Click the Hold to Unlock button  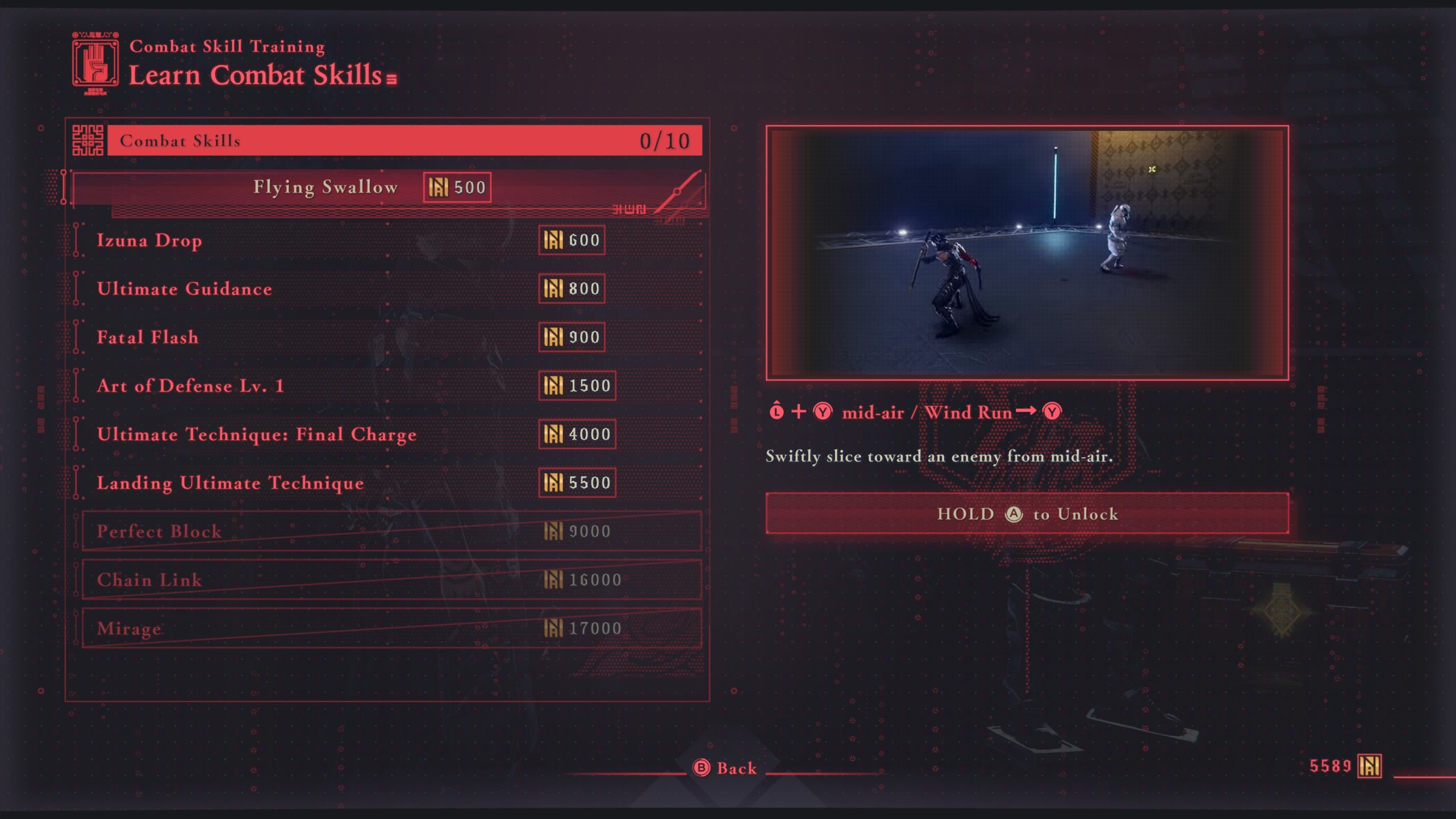click(1027, 514)
